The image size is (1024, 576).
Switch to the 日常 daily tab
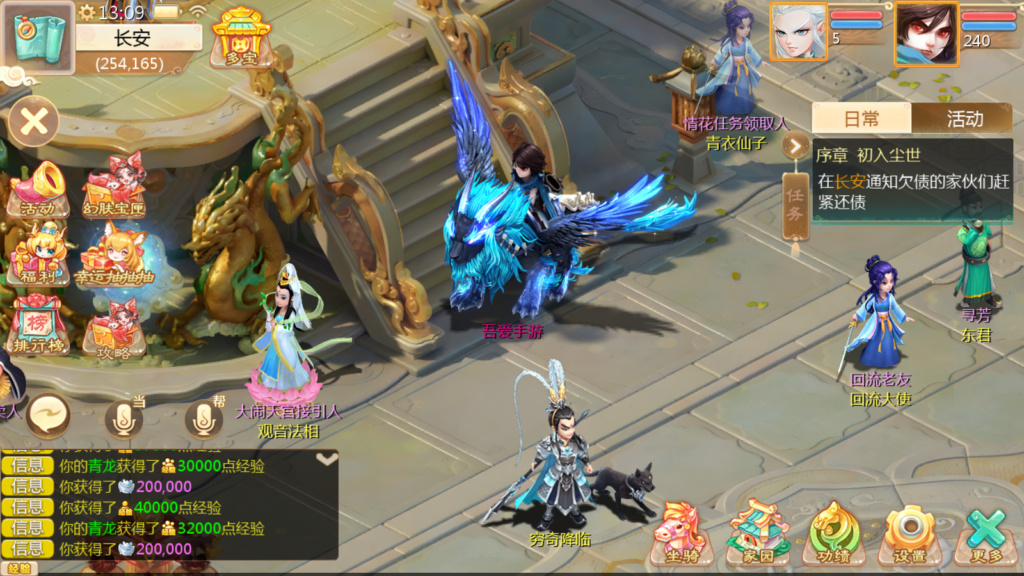pos(862,118)
